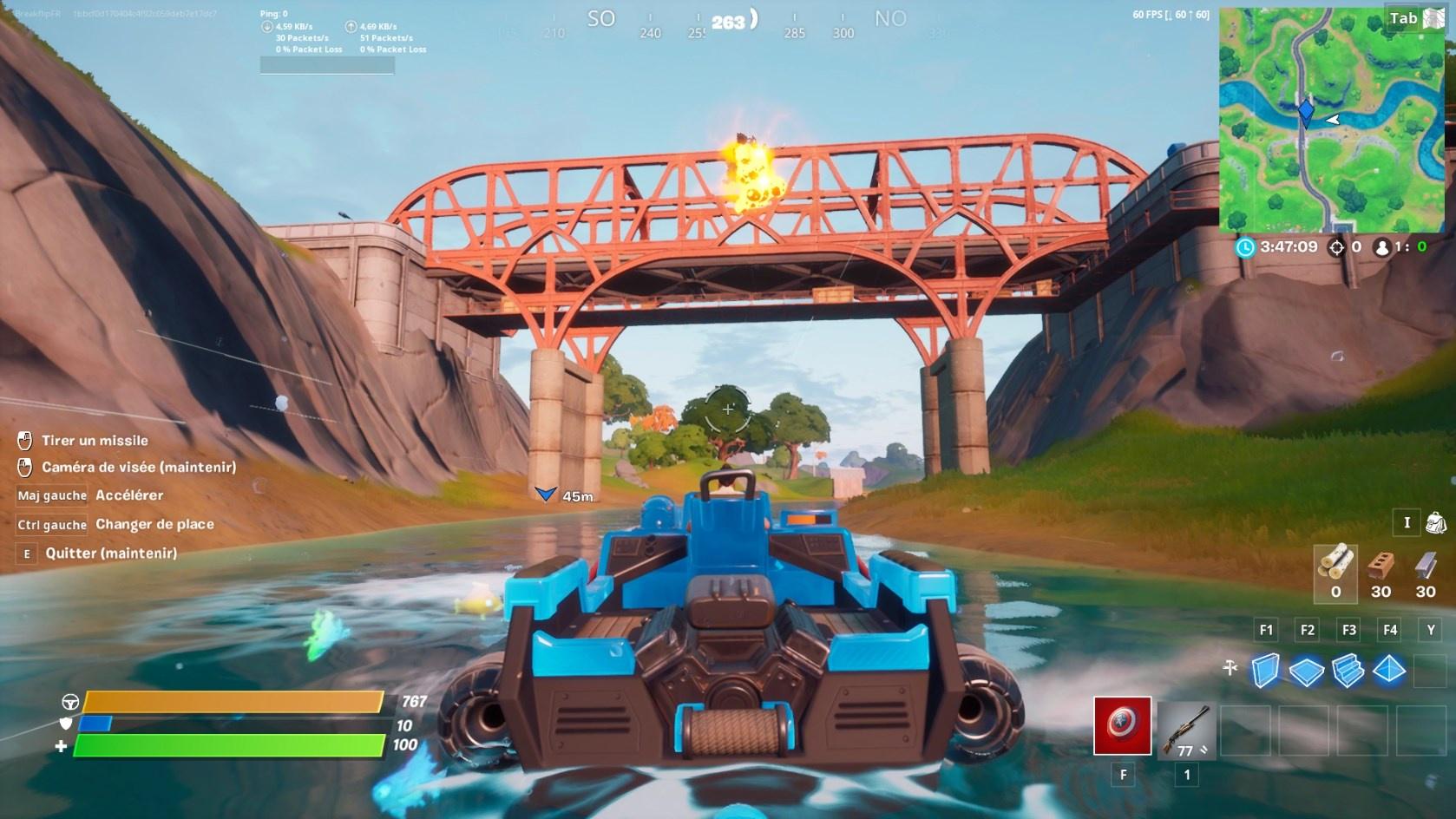Click the Tirer un missile prompt
1456x819 pixels.
(x=95, y=440)
